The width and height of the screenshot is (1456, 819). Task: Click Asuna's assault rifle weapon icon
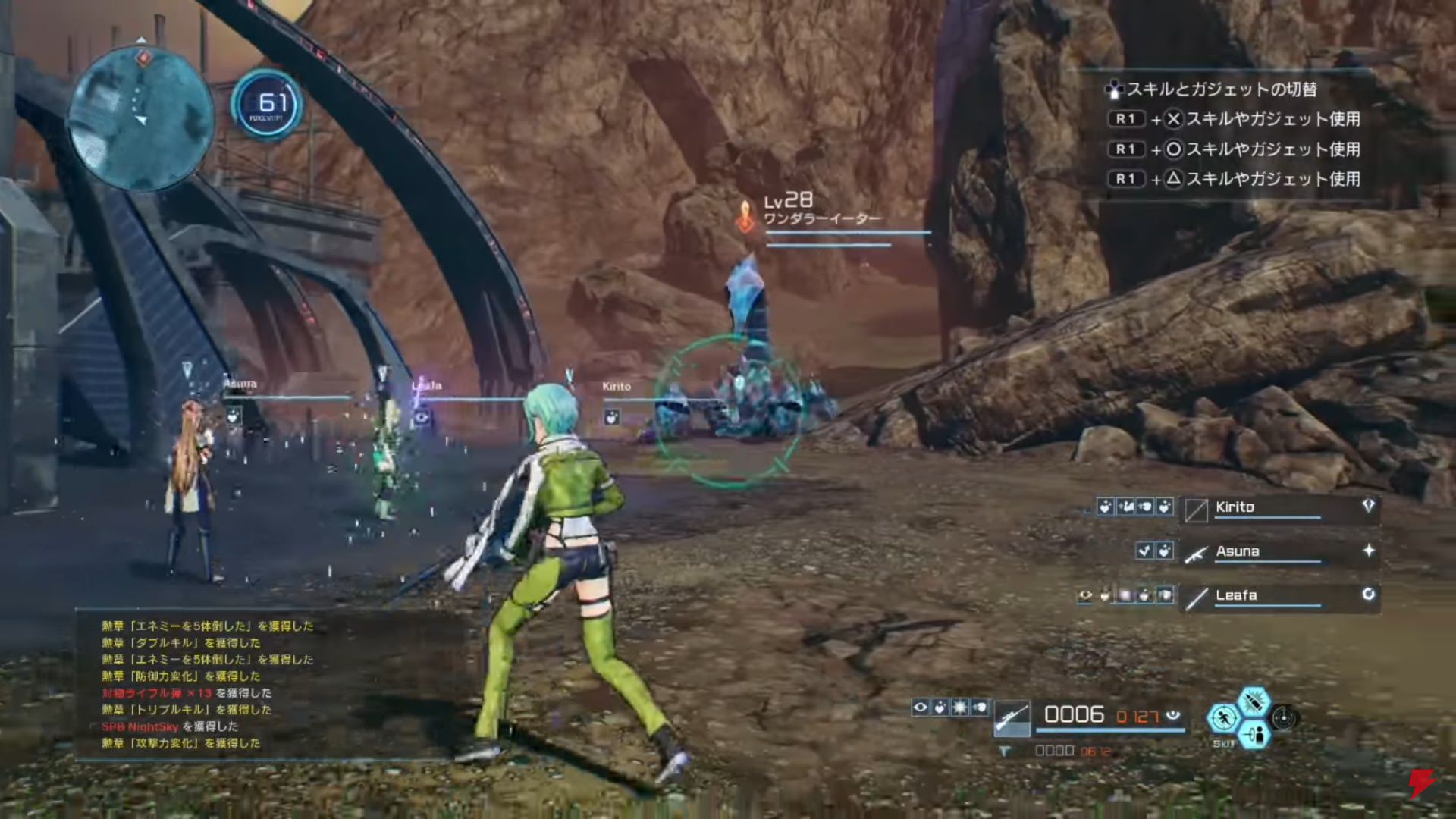pos(1196,554)
